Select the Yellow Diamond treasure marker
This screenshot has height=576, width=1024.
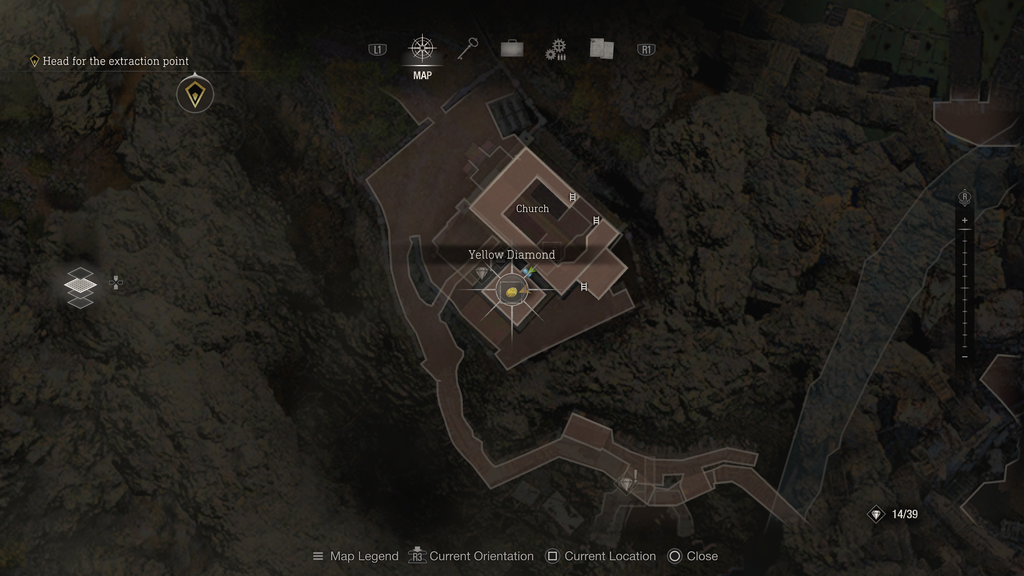pyautogui.click(x=512, y=291)
